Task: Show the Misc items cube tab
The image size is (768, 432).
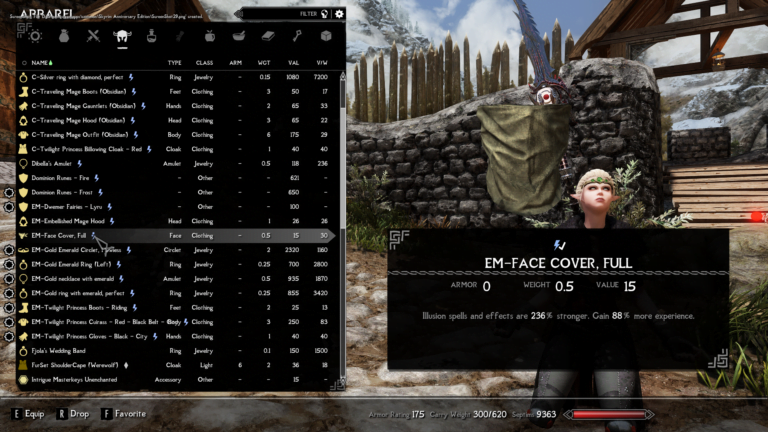Action: click(326, 36)
